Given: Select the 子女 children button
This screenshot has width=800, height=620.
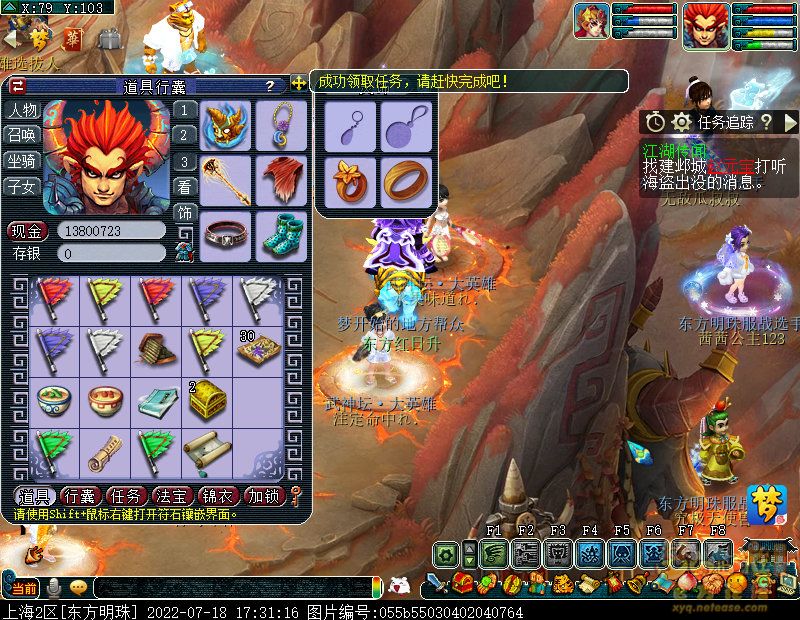Looking at the screenshot, I should (22, 186).
